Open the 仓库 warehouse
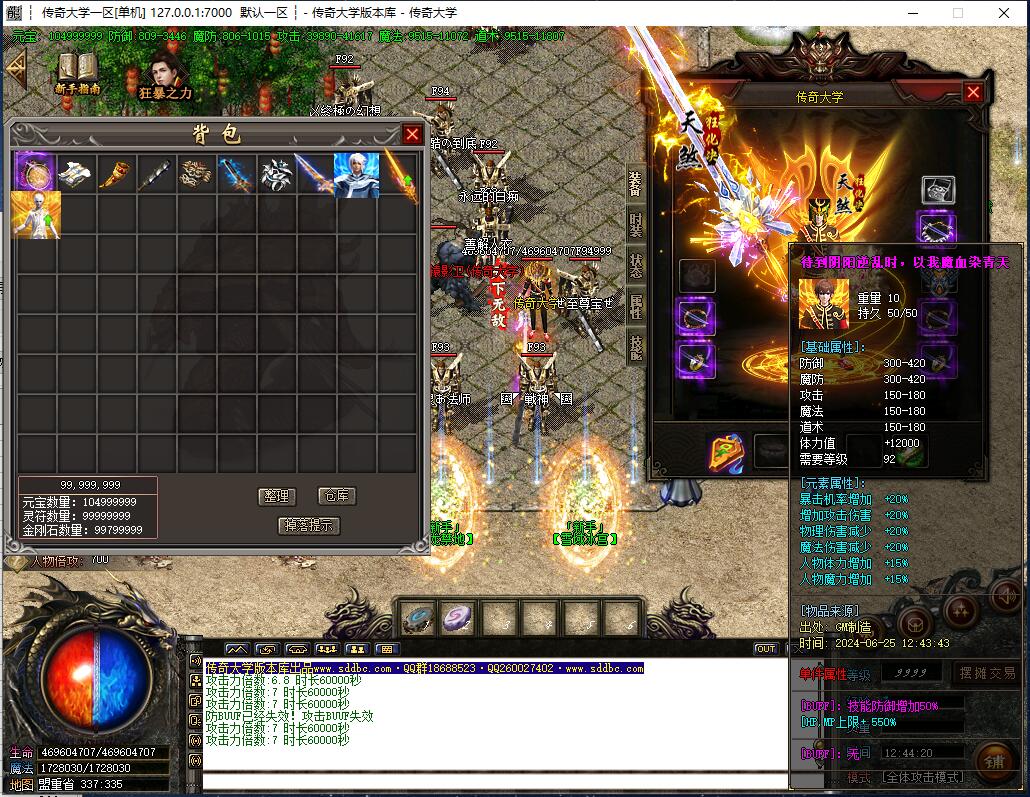1030x797 pixels. pyautogui.click(x=335, y=496)
